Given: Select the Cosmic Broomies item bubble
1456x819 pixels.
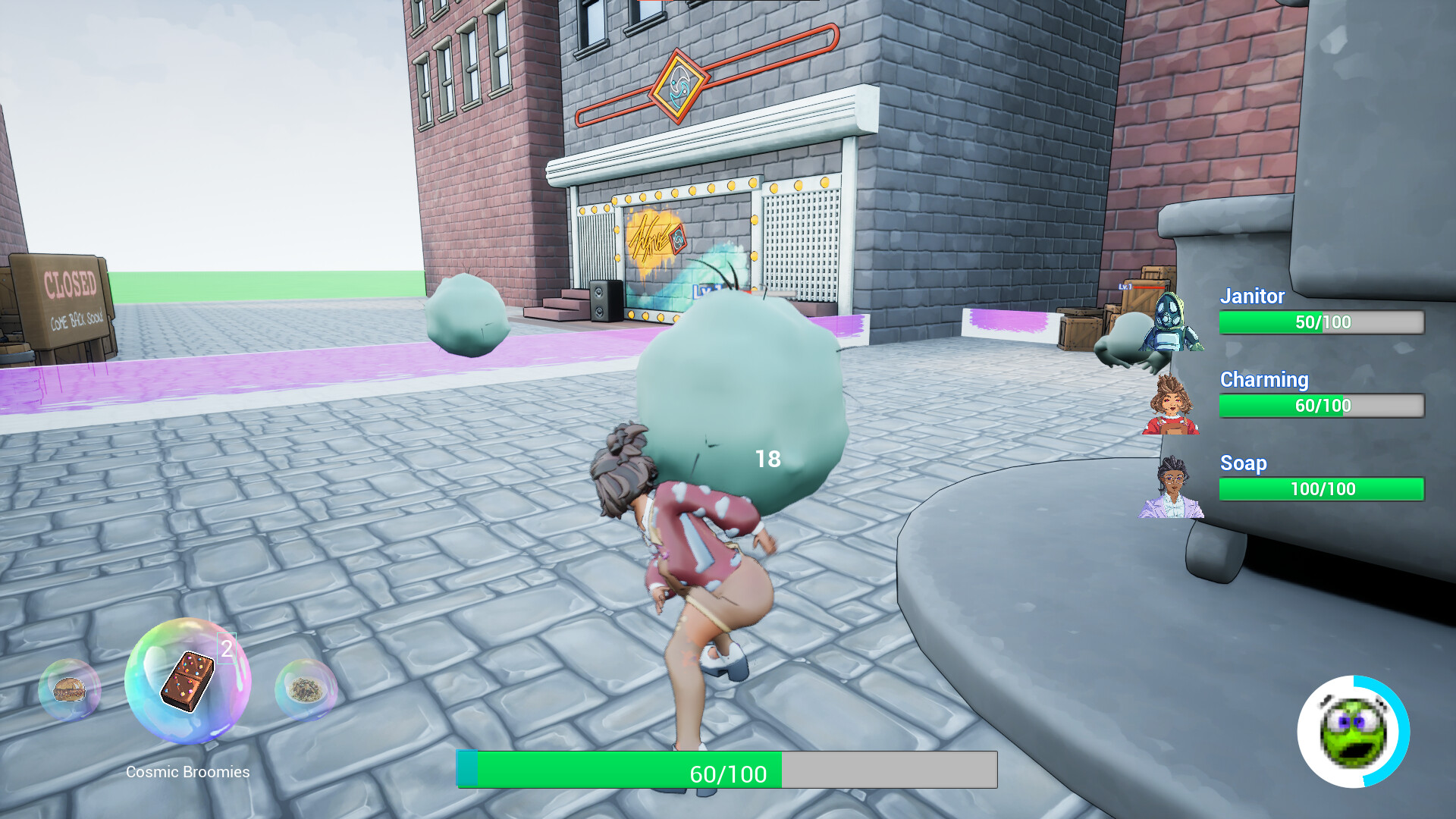Looking at the screenshot, I should [190, 686].
